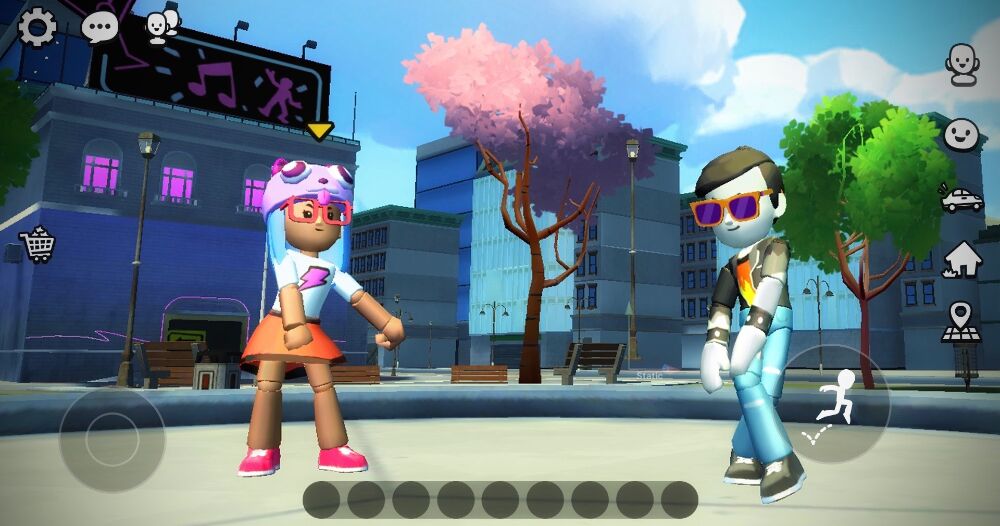Show the friends list icon

161,26
